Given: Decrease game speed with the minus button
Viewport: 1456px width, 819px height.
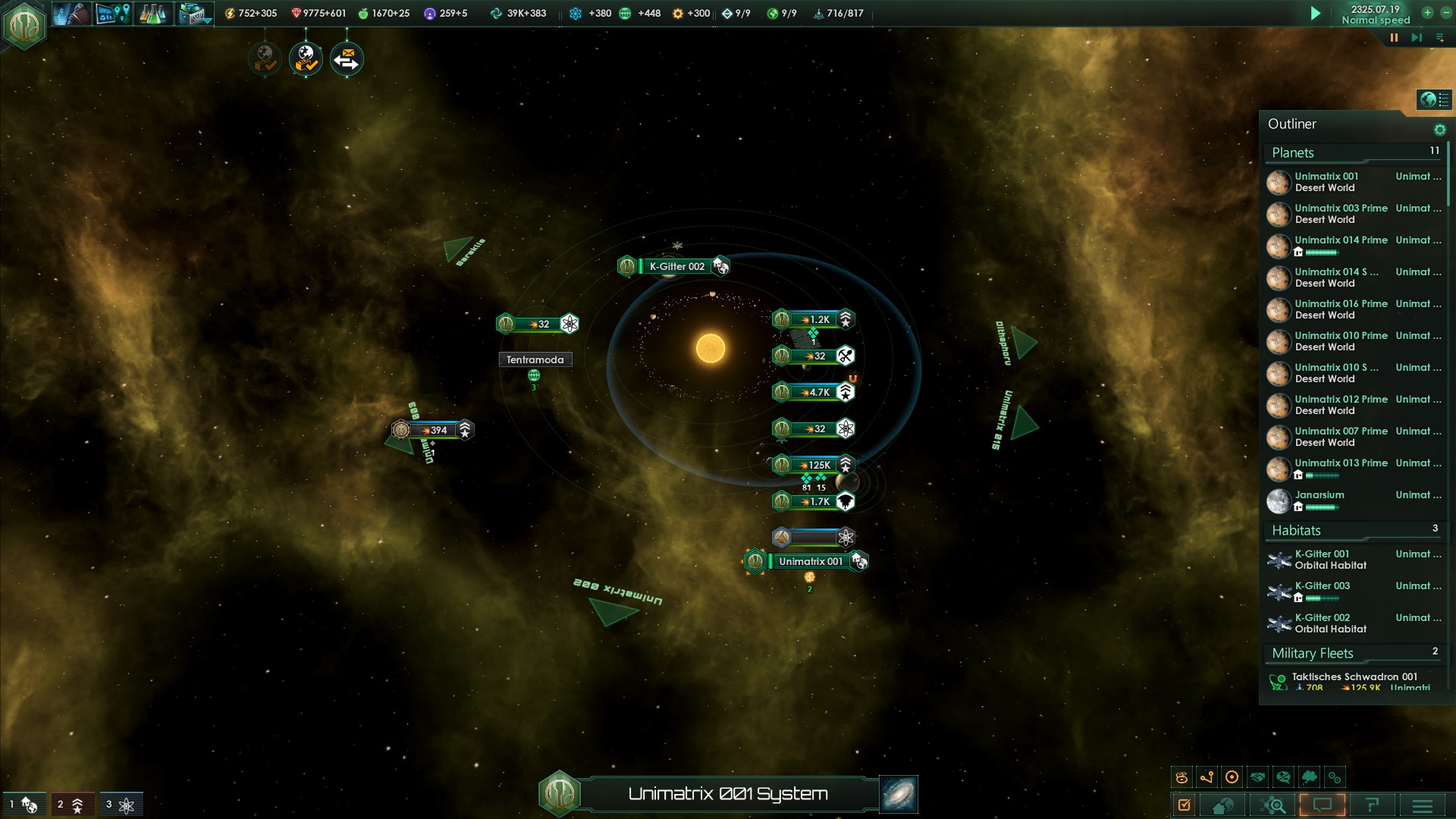Looking at the screenshot, I should point(1445,13).
